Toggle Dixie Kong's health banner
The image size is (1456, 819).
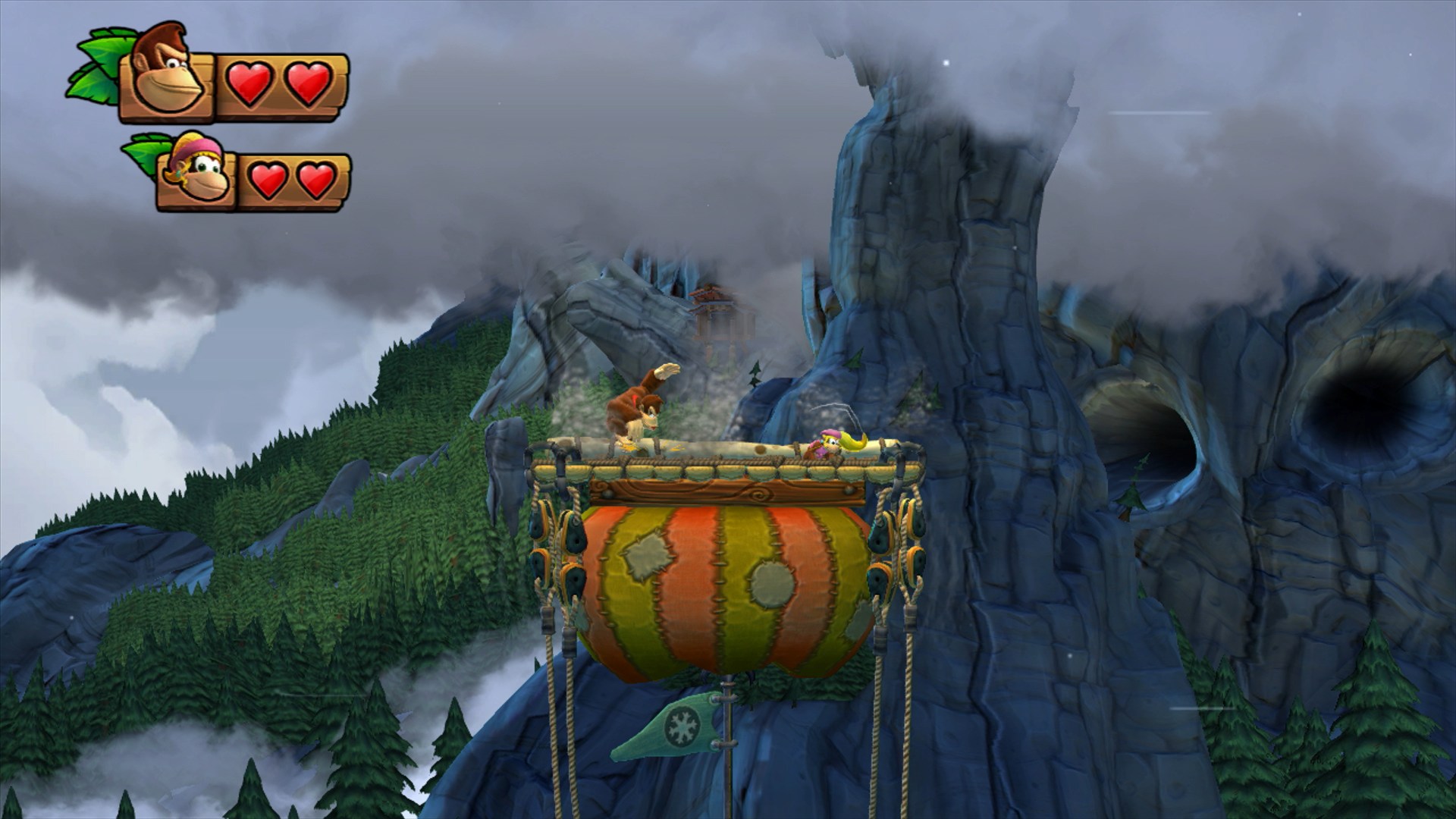coord(250,178)
